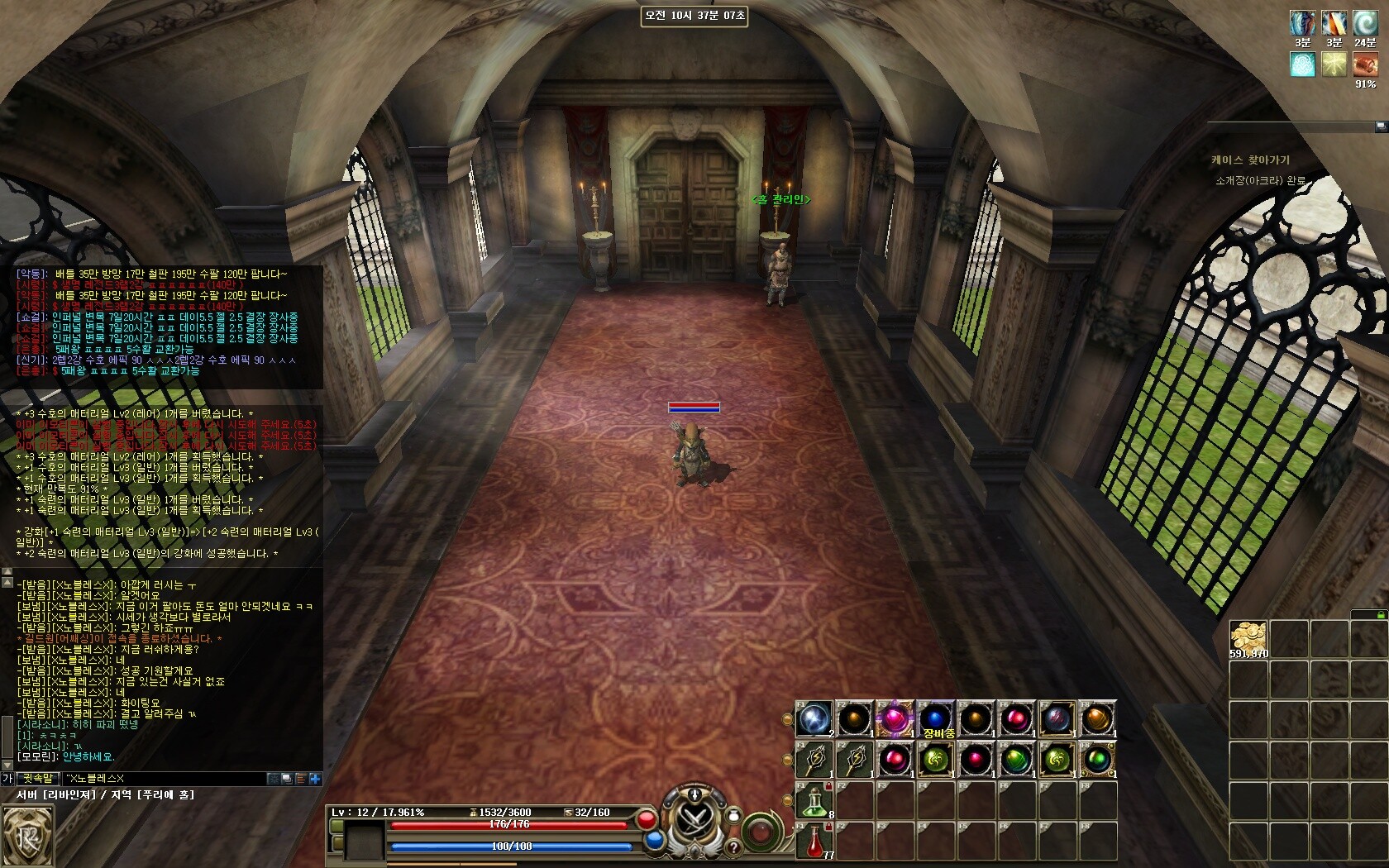Click the blue orb marked 장비중

935,718
